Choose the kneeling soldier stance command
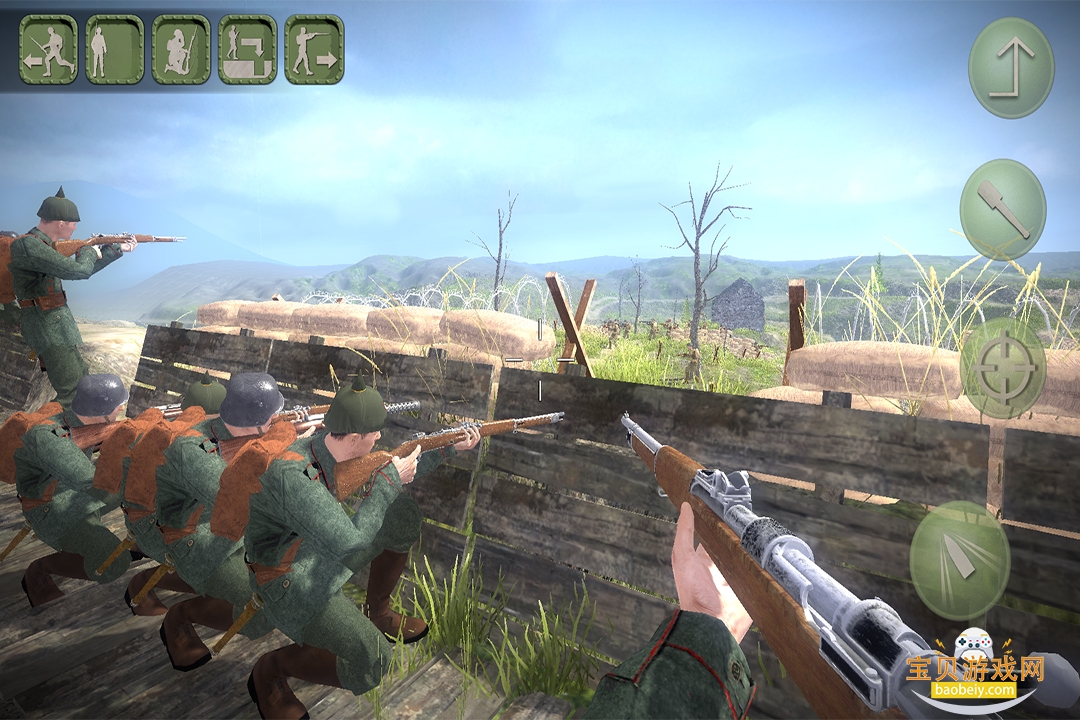 (x=181, y=49)
